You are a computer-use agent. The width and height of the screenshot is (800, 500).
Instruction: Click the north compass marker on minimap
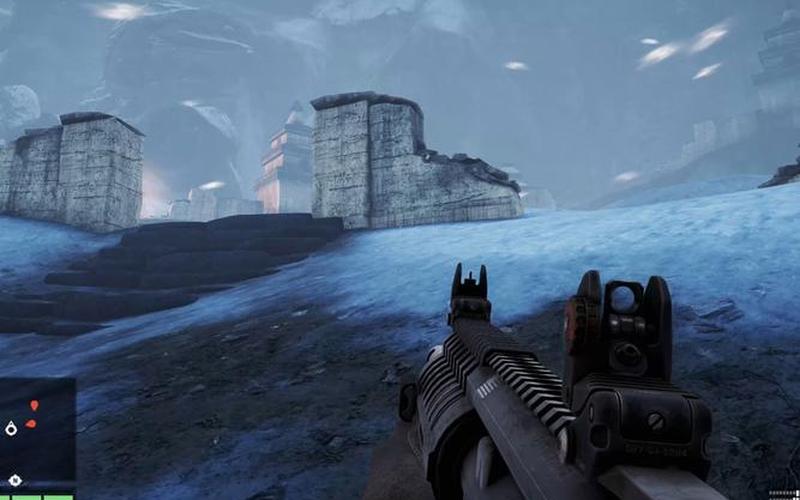pos(14,480)
